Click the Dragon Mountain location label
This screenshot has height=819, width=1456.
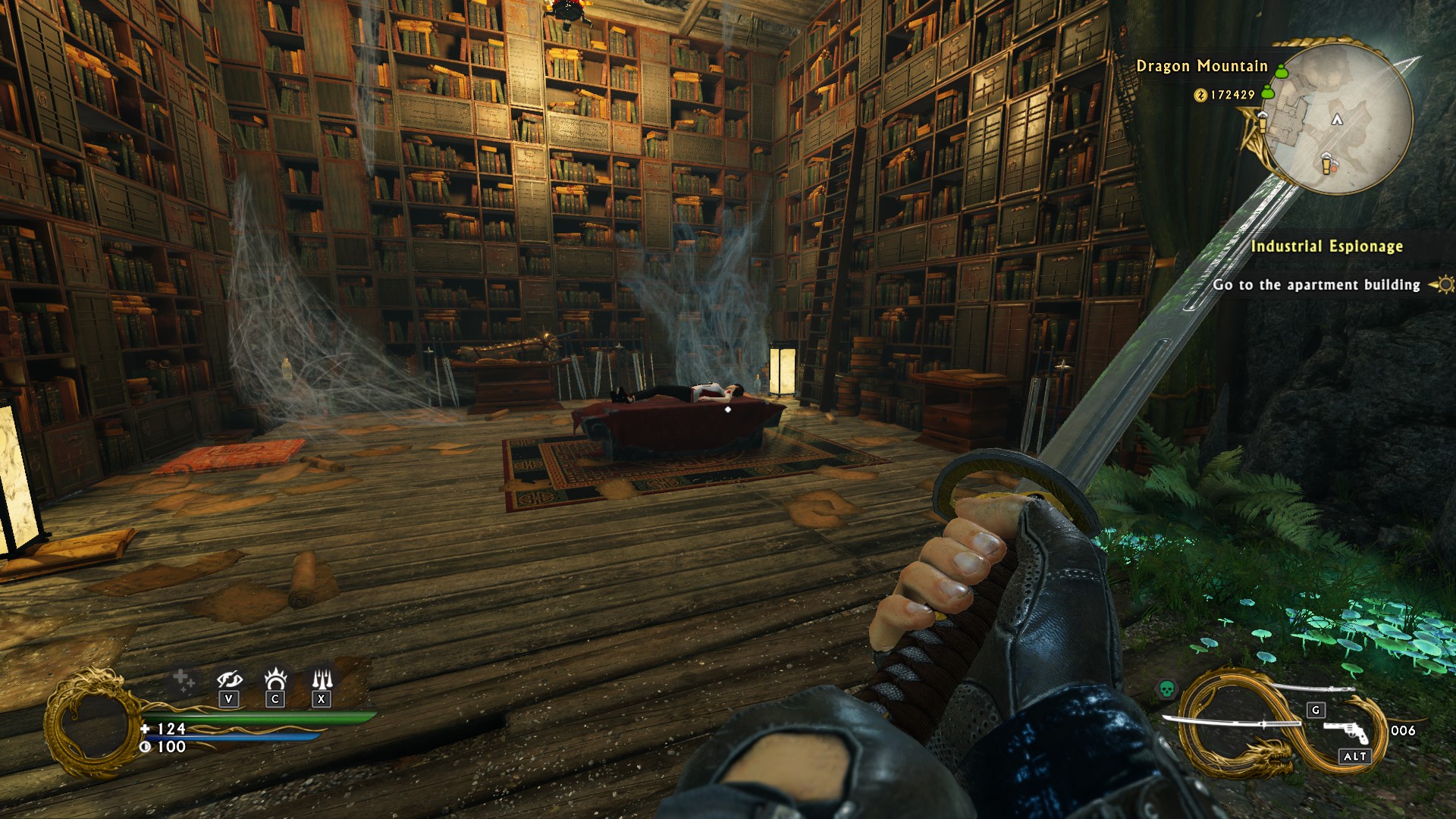[x=1201, y=66]
